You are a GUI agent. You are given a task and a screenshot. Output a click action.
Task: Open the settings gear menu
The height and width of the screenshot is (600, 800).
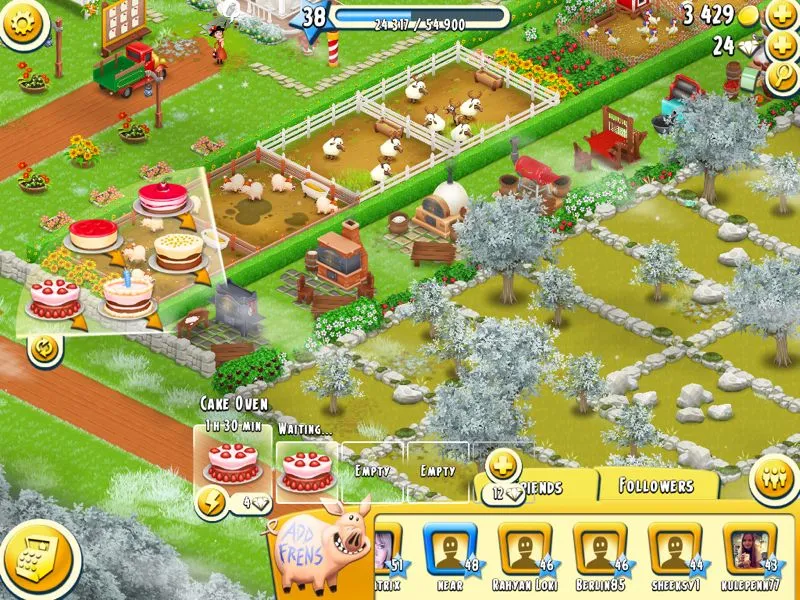[x=25, y=22]
